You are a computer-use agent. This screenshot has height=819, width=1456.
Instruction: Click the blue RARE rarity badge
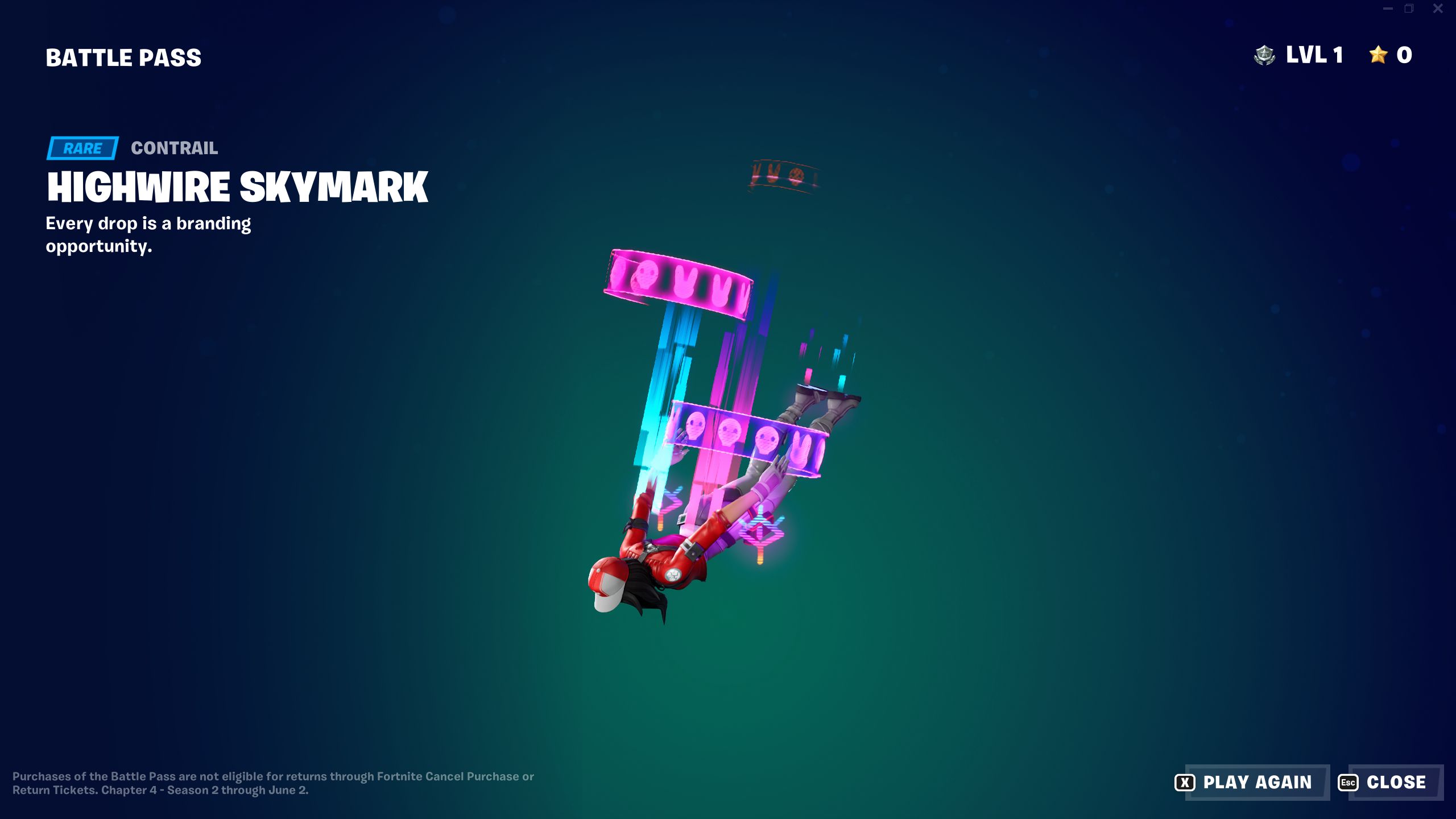tap(81, 148)
